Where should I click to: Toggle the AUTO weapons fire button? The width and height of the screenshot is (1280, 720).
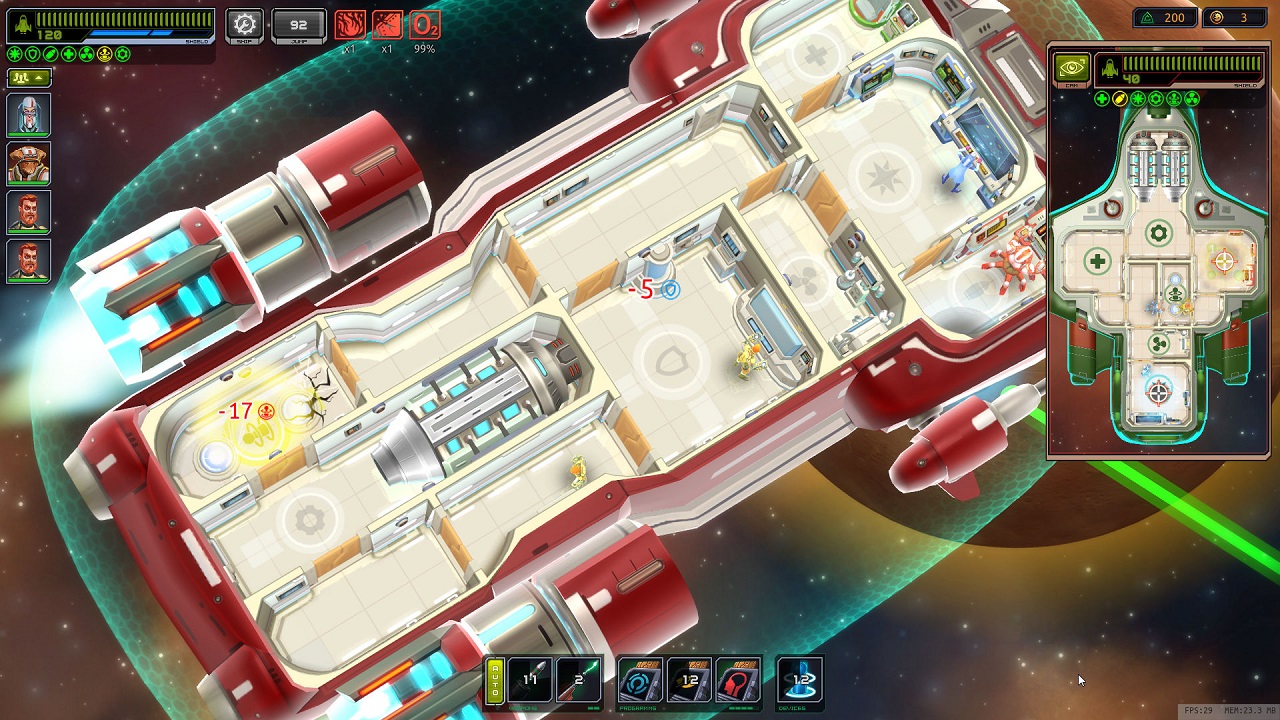tap(494, 680)
